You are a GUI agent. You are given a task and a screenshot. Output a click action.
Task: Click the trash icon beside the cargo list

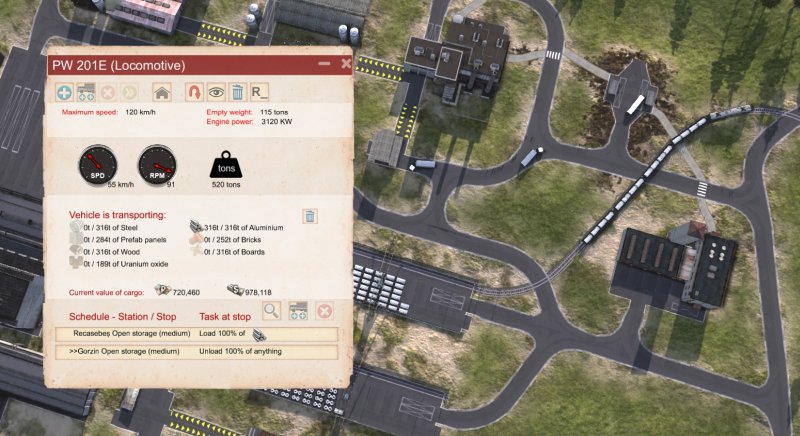coord(310,216)
